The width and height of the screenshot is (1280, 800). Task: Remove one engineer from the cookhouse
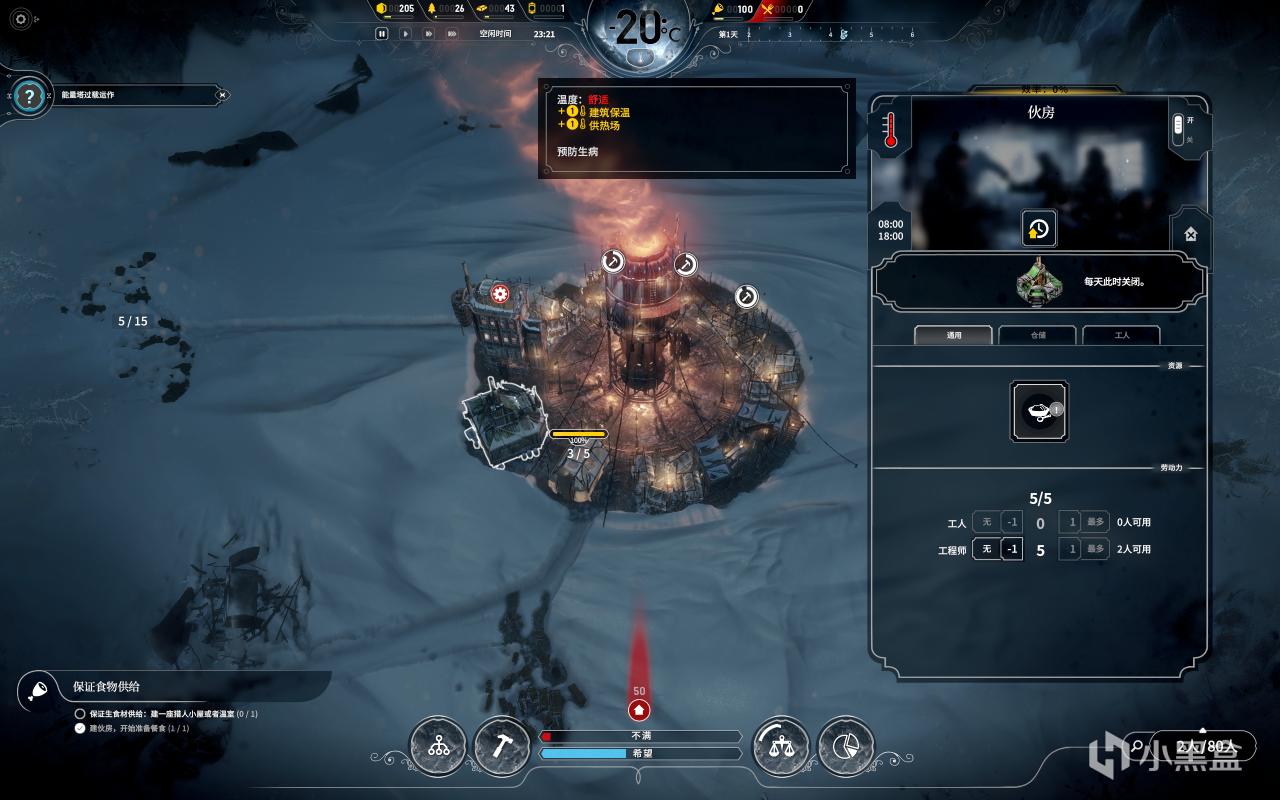click(x=1012, y=549)
